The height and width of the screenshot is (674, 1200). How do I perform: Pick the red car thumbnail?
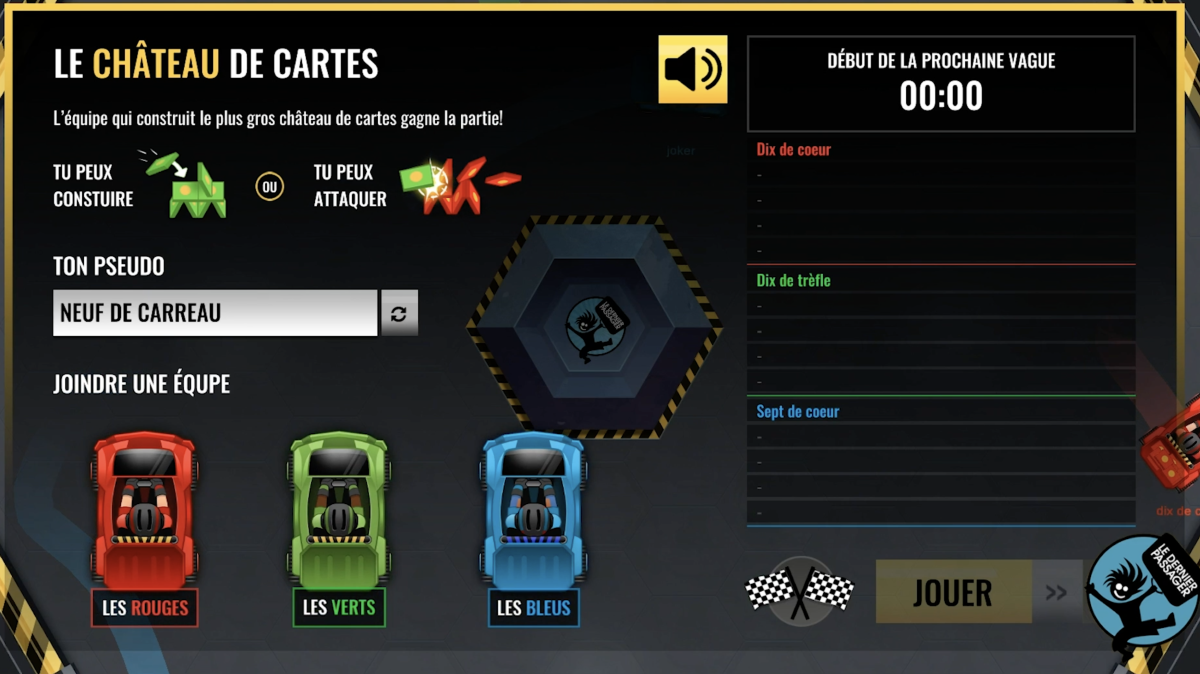pyautogui.click(x=145, y=508)
